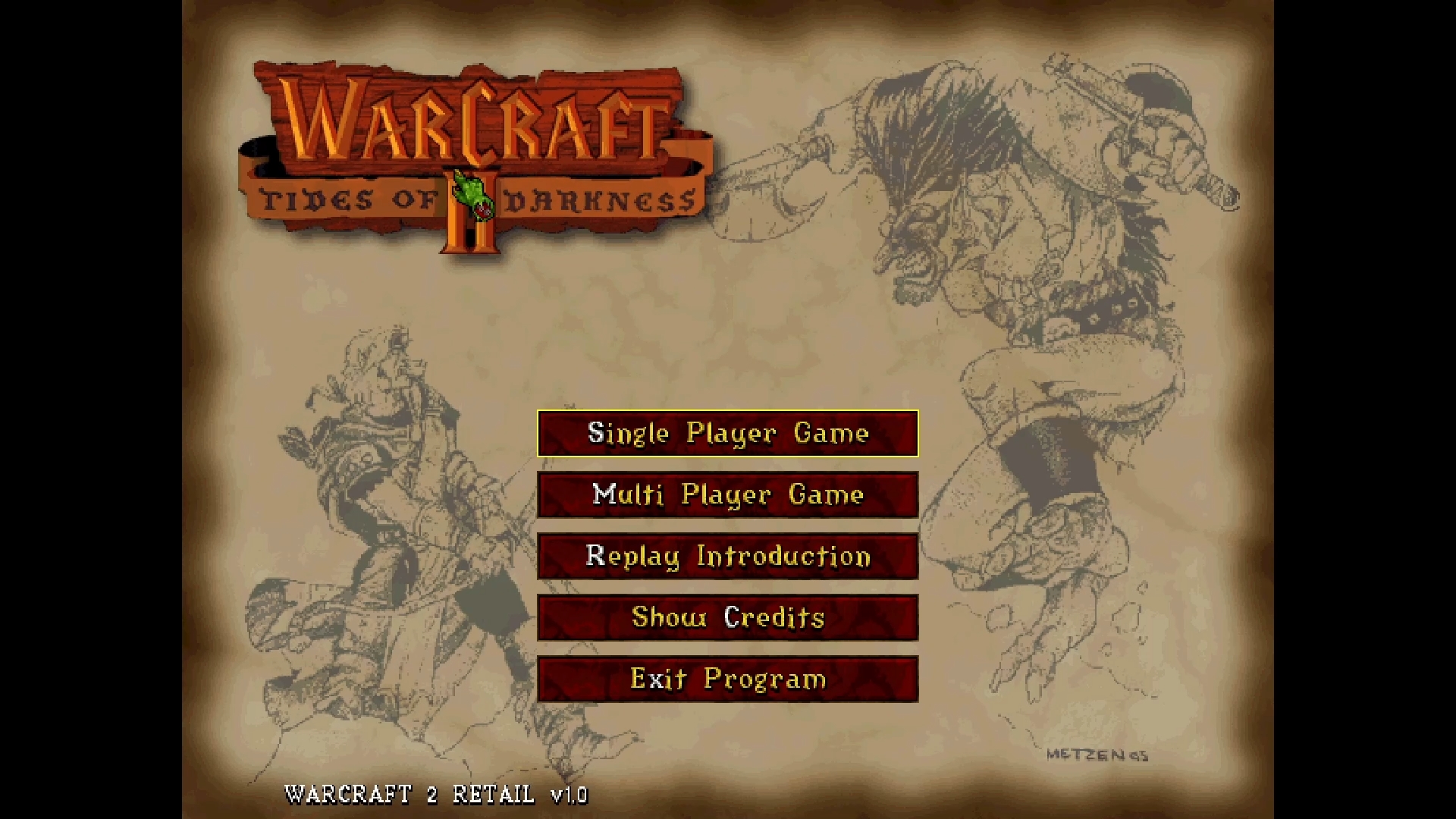This screenshot has width=1456, height=819.
Task: Click the yellow selection border around Single Player
Action: [x=726, y=412]
